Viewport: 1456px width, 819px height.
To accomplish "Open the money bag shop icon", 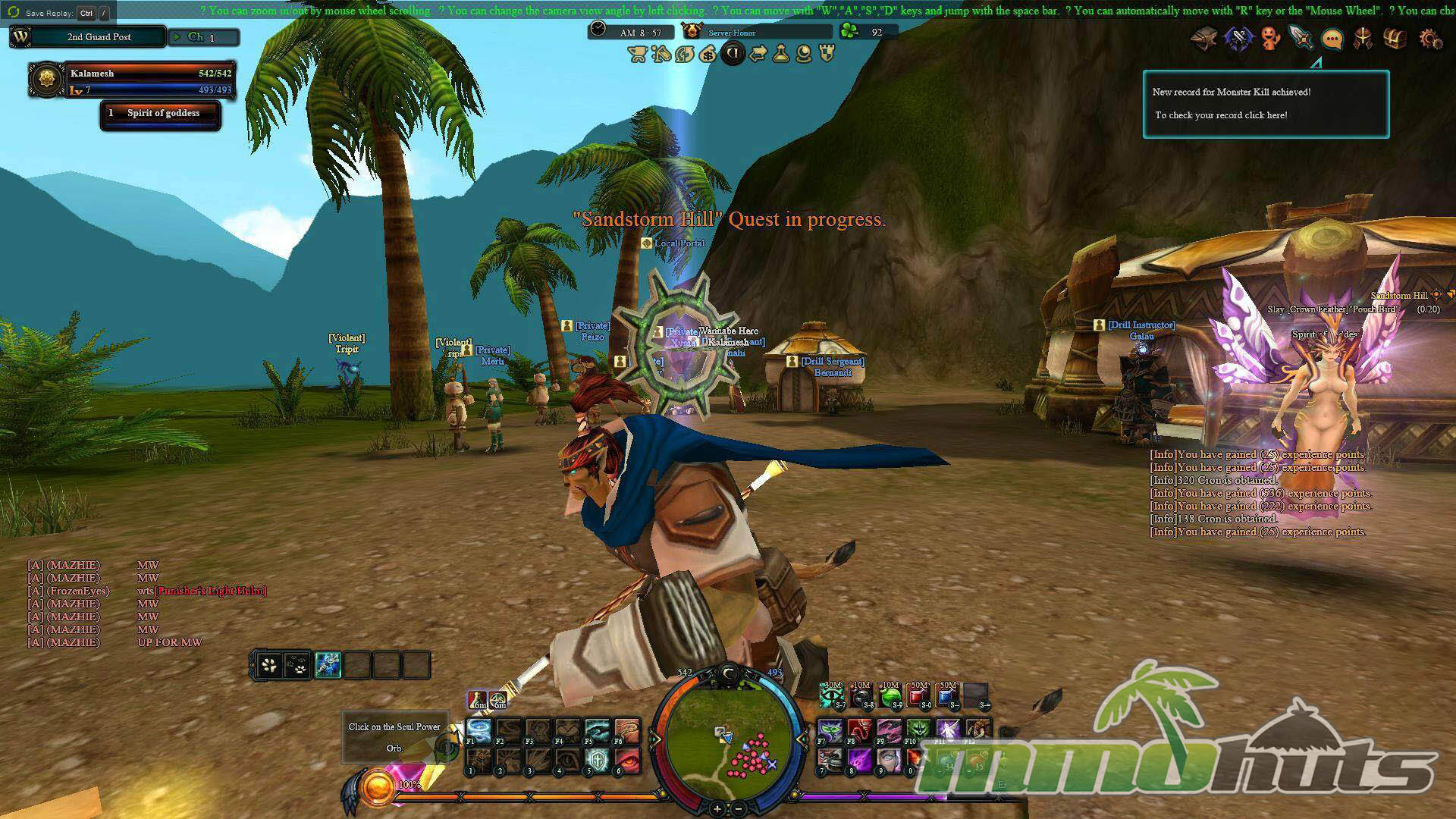I will (708, 54).
